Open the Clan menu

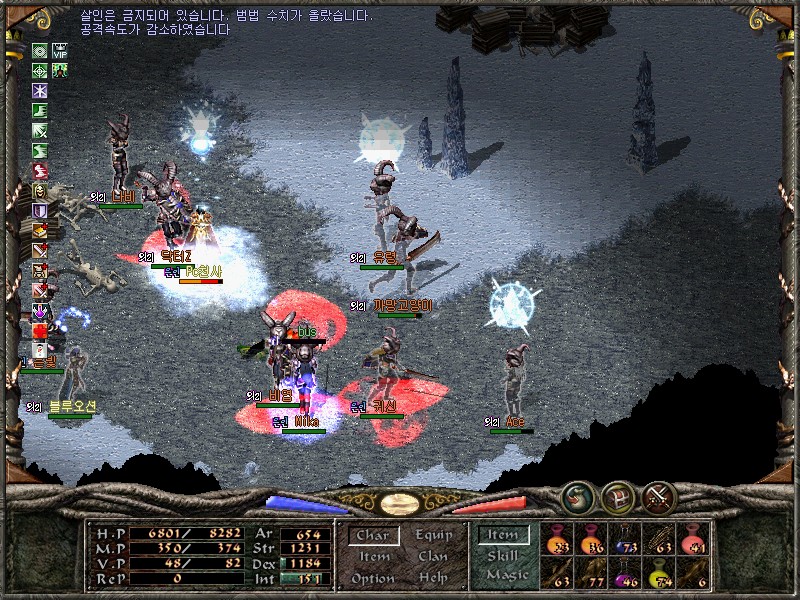(x=433, y=557)
